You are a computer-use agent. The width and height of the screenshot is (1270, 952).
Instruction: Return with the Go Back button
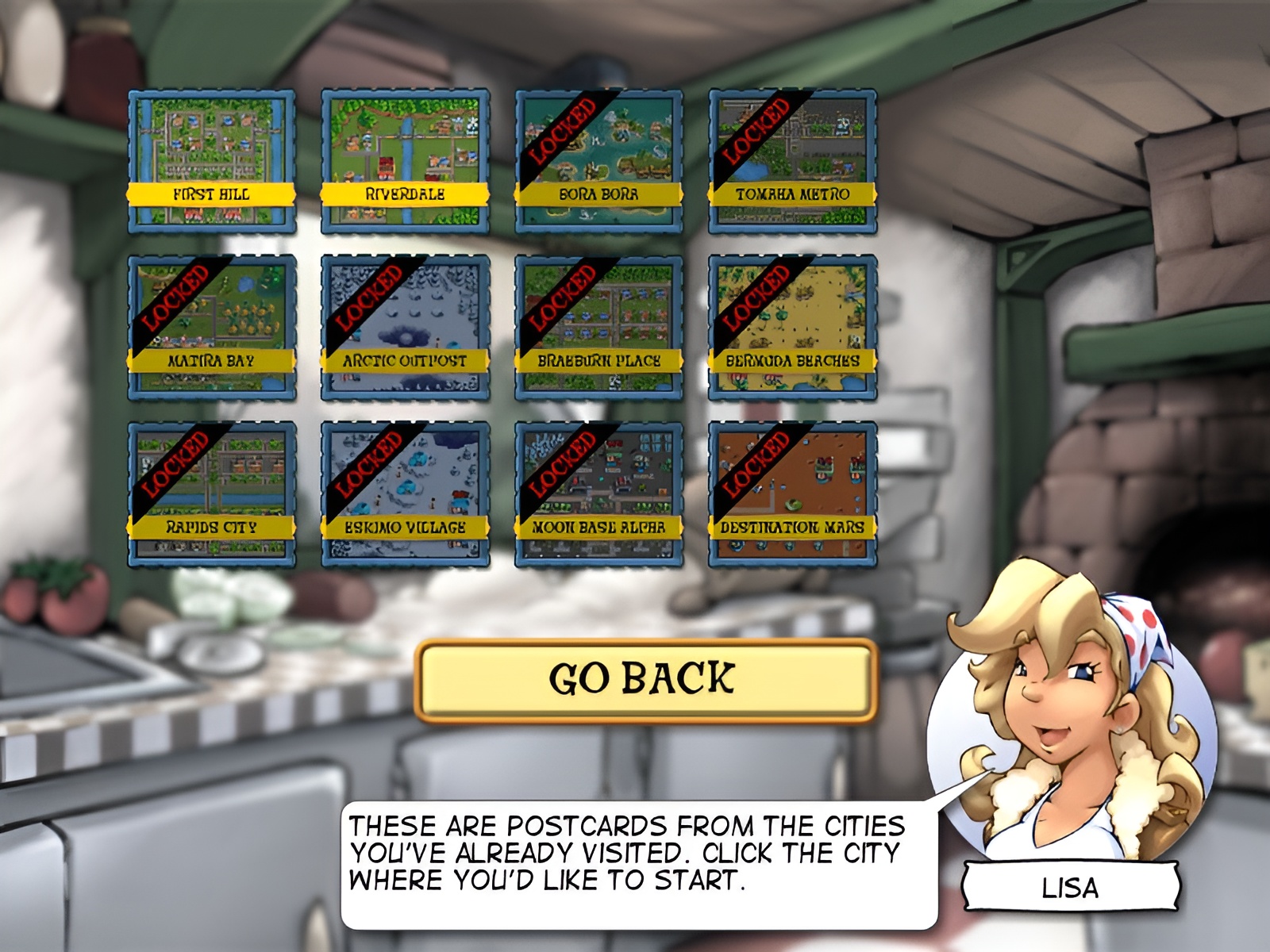(x=645, y=681)
